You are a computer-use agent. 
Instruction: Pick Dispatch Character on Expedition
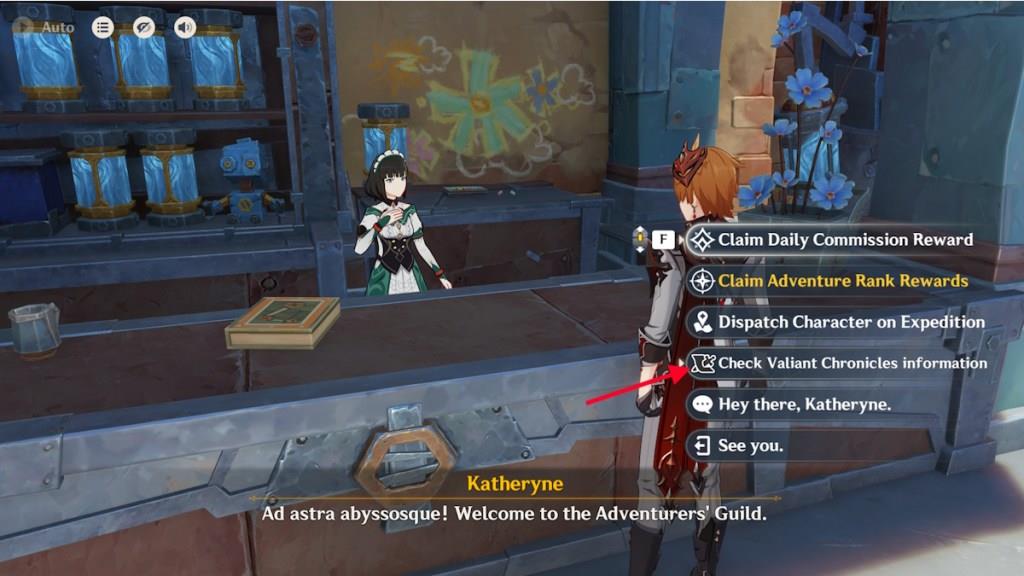pos(850,322)
